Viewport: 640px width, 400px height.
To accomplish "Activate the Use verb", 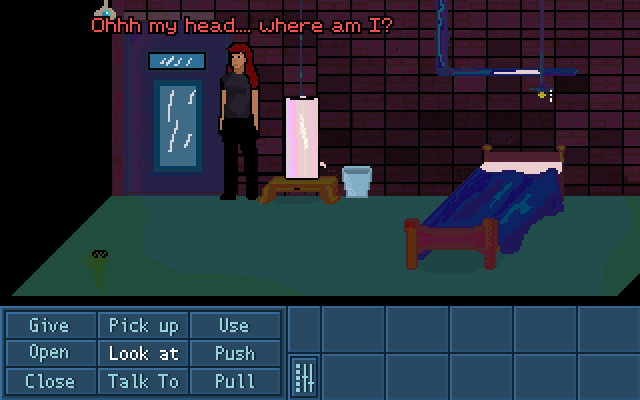I will 234,326.
